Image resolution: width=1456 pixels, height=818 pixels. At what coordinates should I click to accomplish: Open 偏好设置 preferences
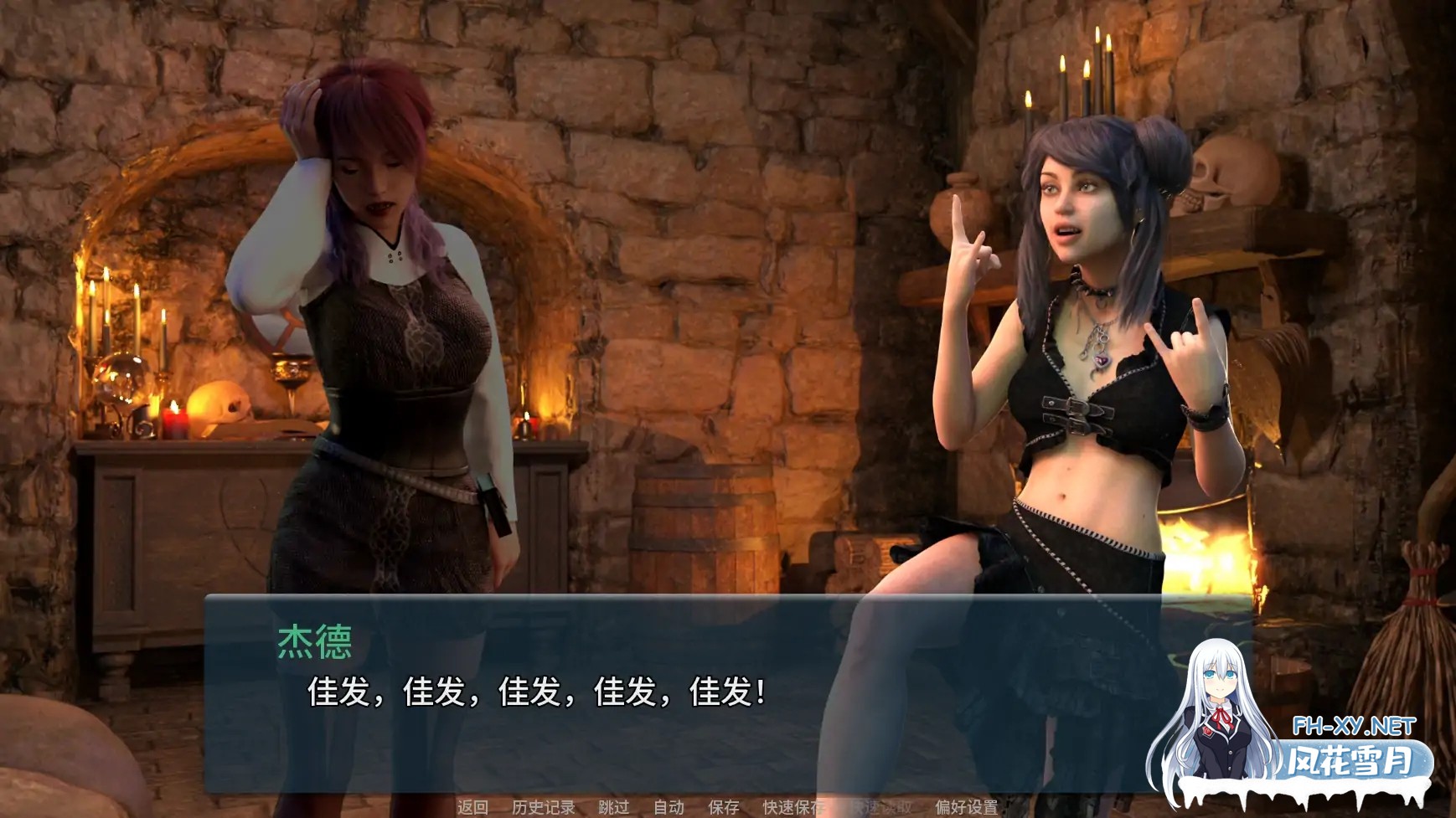pos(966,807)
